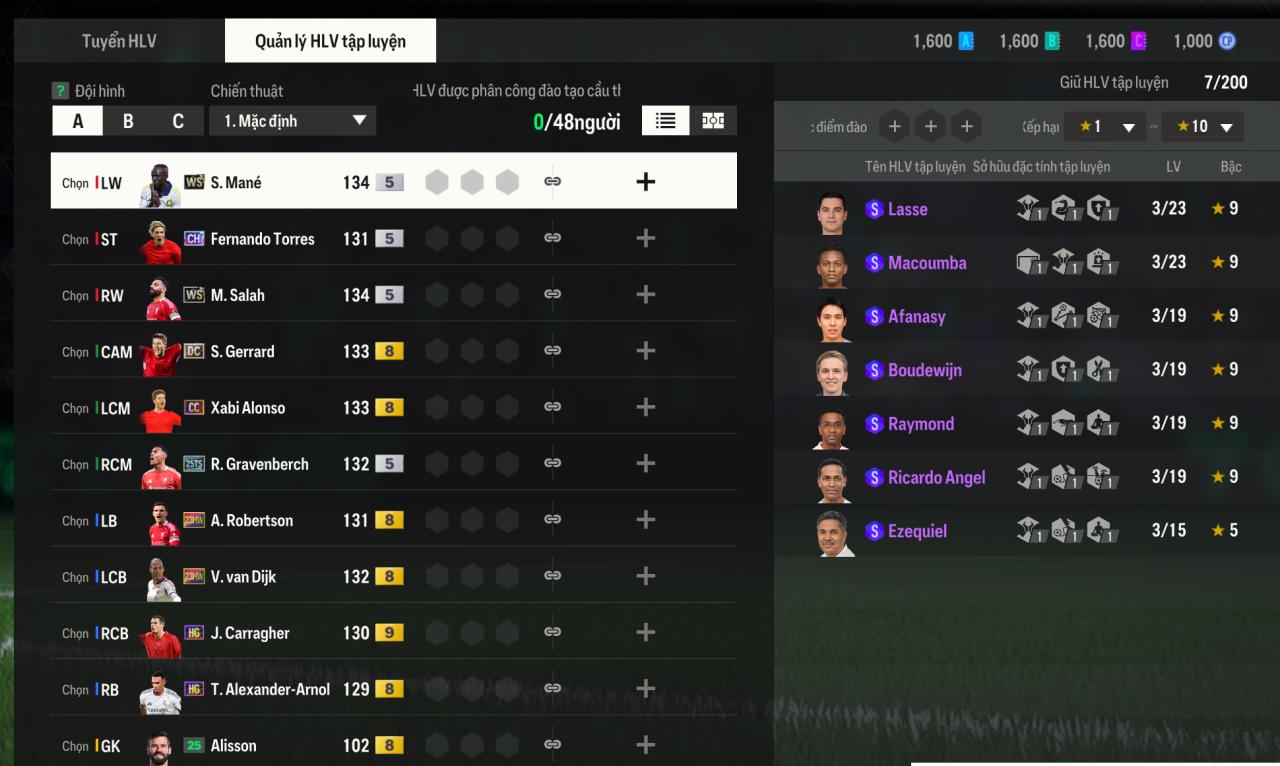Choose the M. Salah row
This screenshot has width=1280, height=766.
(237, 295)
